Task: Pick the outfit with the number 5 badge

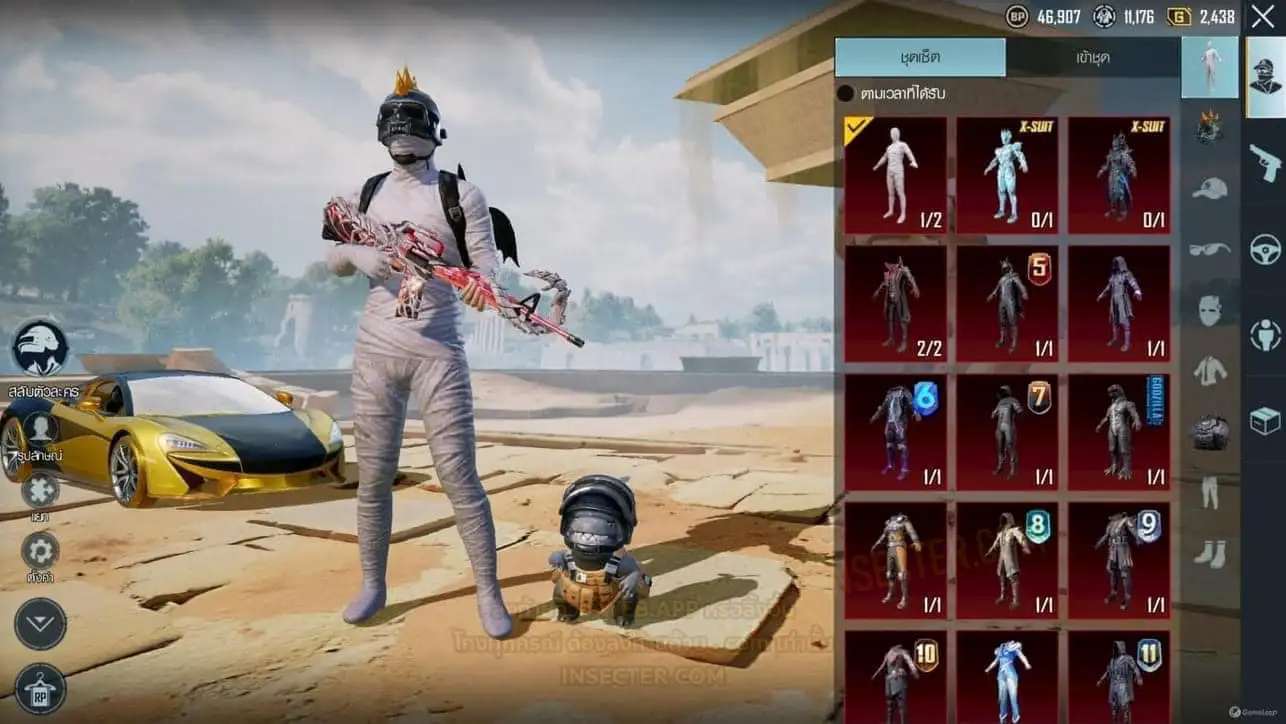Action: [1007, 303]
